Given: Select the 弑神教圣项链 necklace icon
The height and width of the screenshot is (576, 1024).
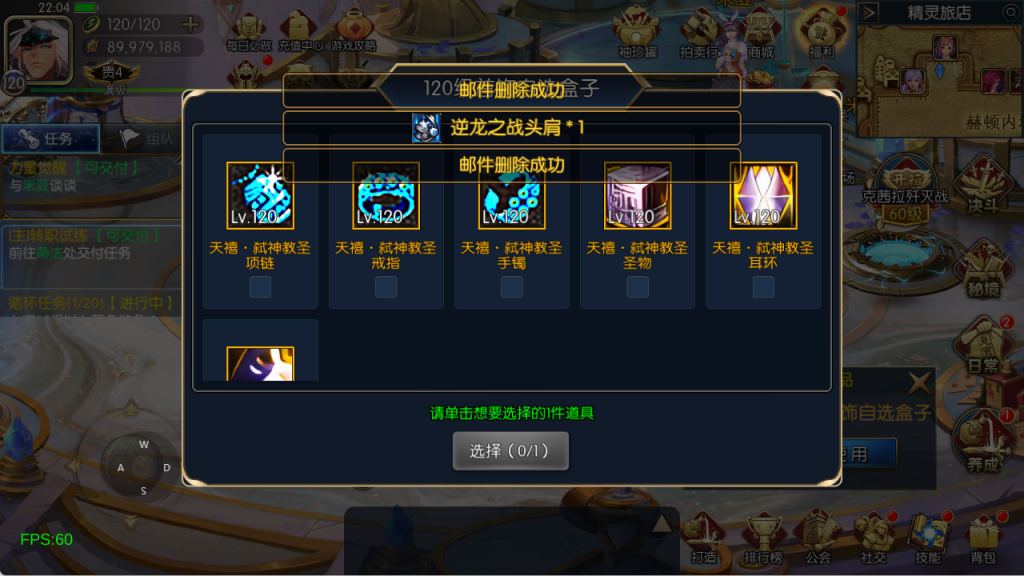Looking at the screenshot, I should click(260, 196).
